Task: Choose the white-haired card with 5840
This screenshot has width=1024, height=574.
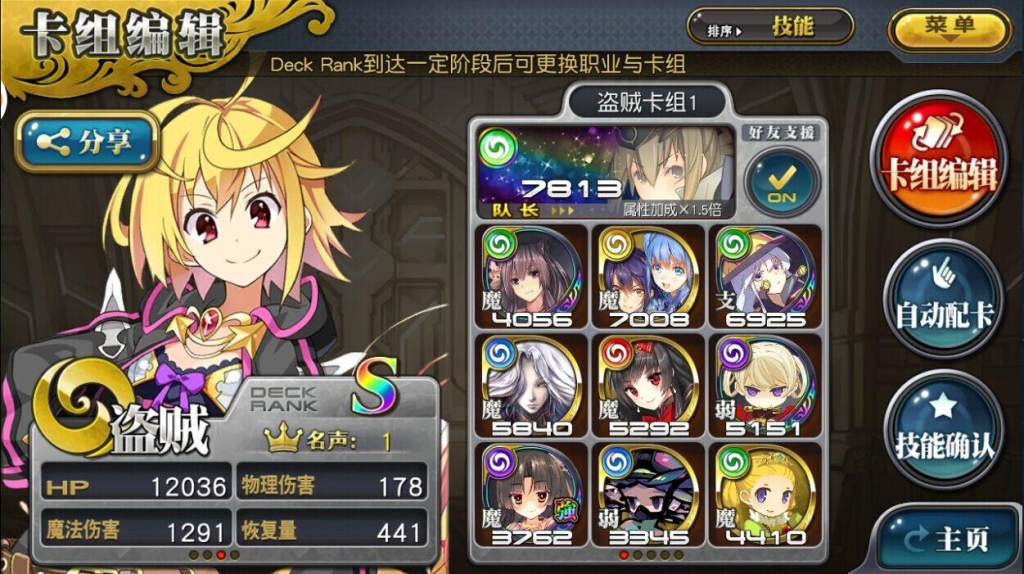Action: tap(530, 386)
